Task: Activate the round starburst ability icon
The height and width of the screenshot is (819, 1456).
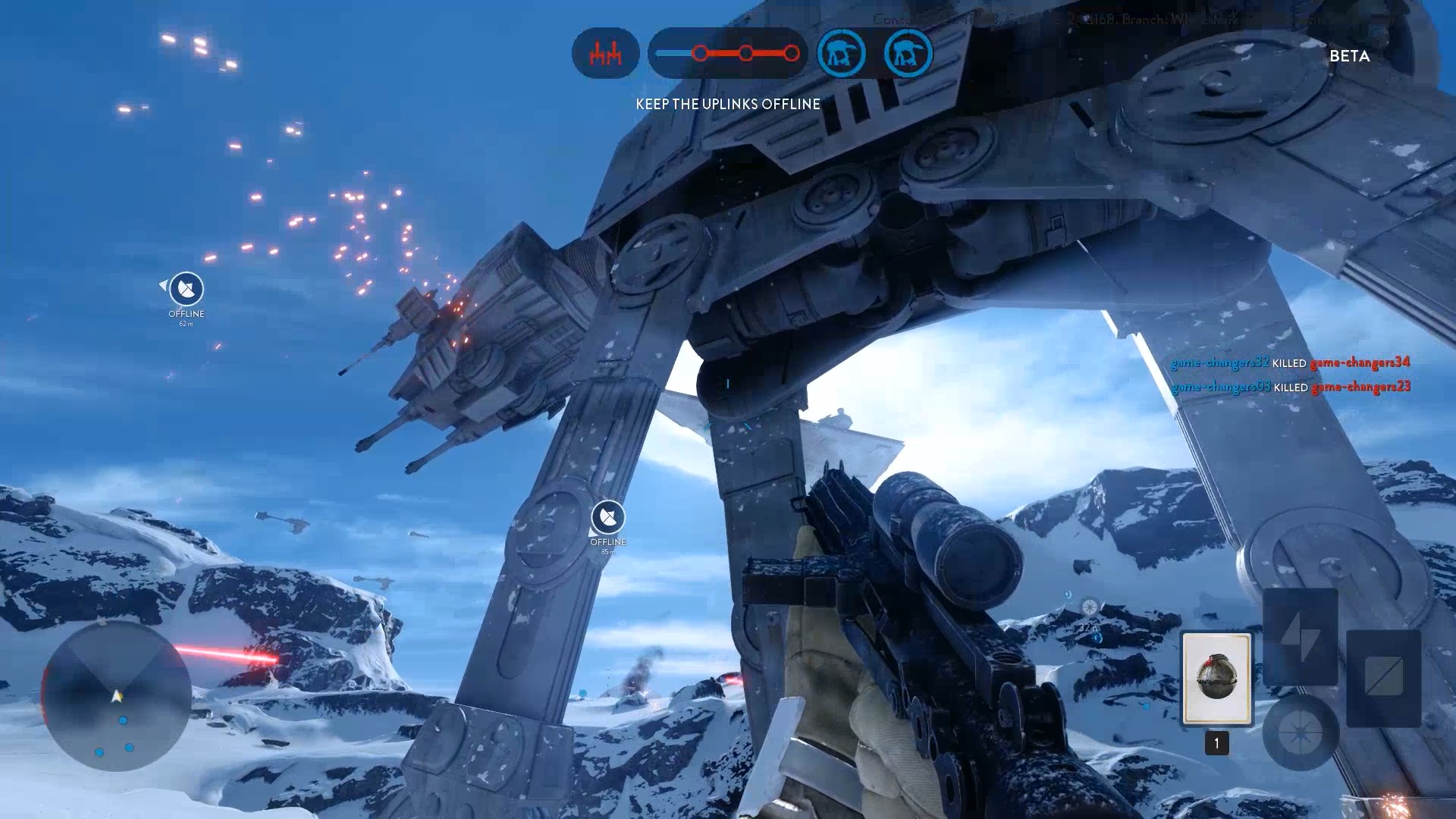Action: (x=1300, y=733)
